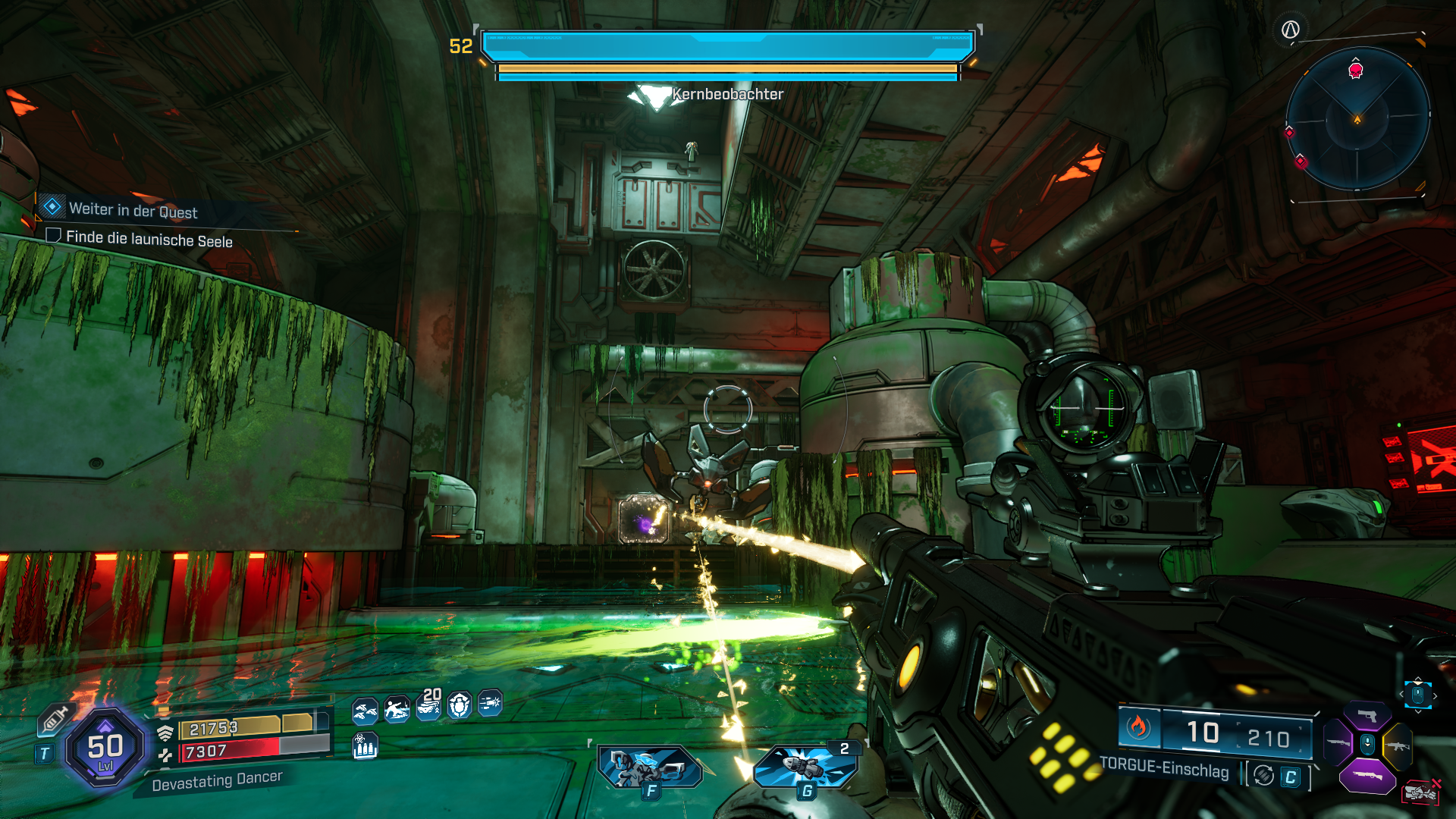
Task: Select the pistol weapon slot
Action: pos(1367,716)
